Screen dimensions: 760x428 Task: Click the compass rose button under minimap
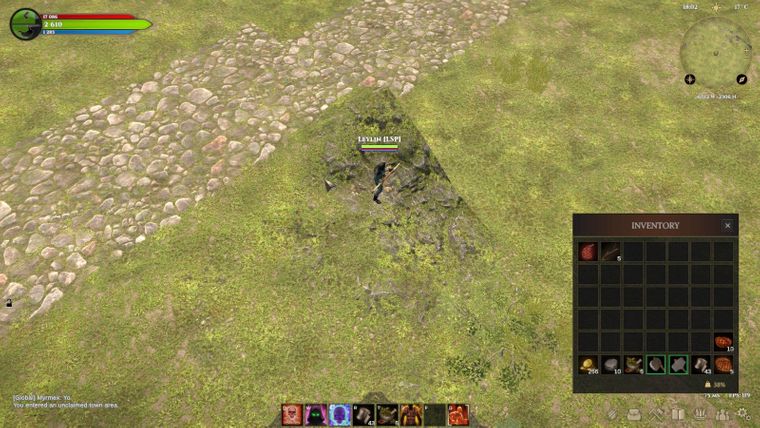click(690, 79)
